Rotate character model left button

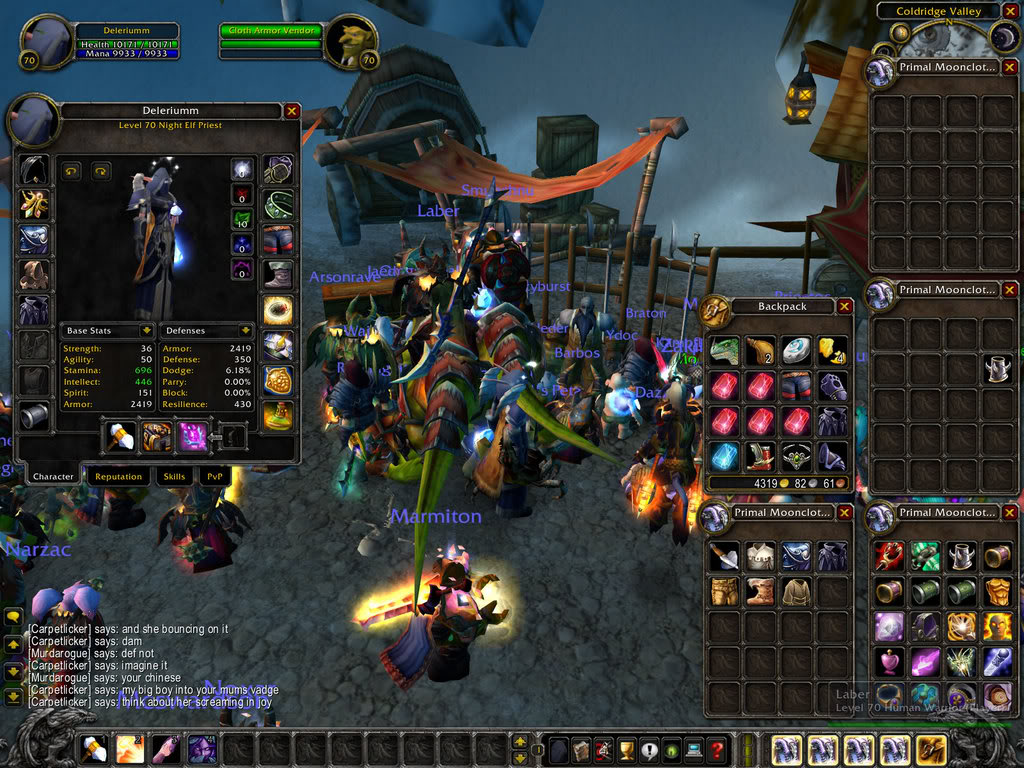[71, 171]
